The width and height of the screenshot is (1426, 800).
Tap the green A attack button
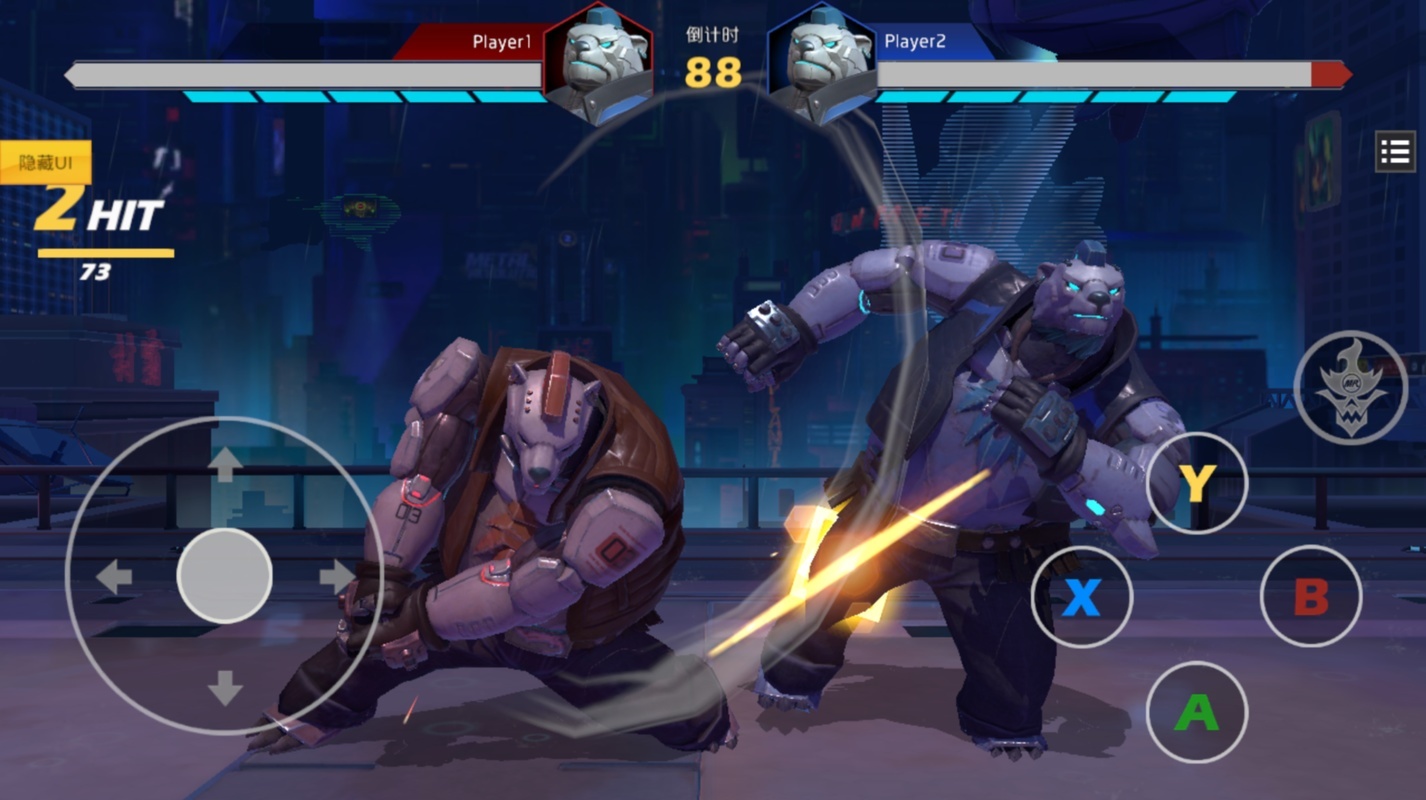click(1196, 712)
